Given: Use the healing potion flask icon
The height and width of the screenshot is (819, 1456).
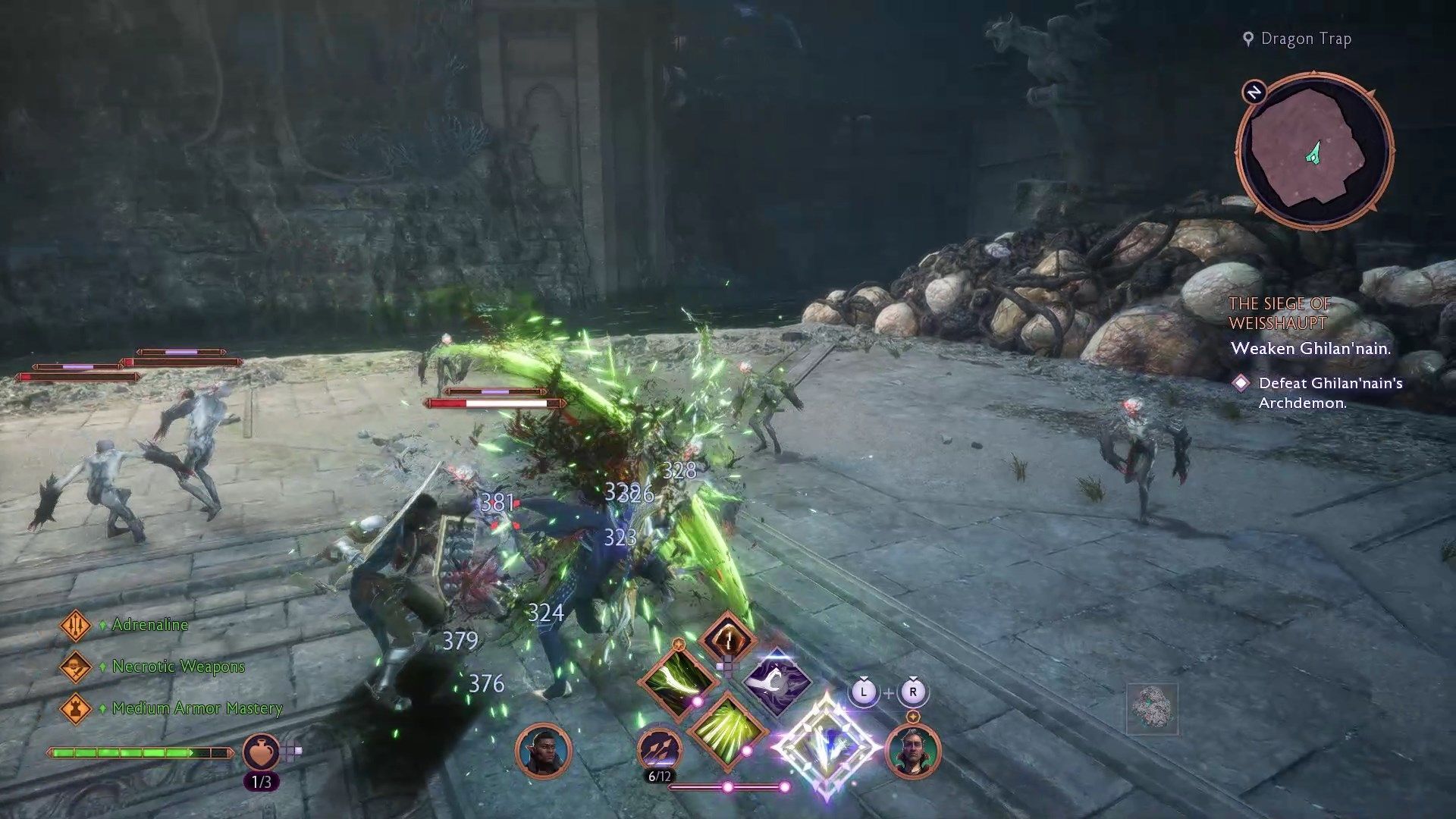Looking at the screenshot, I should [x=260, y=752].
